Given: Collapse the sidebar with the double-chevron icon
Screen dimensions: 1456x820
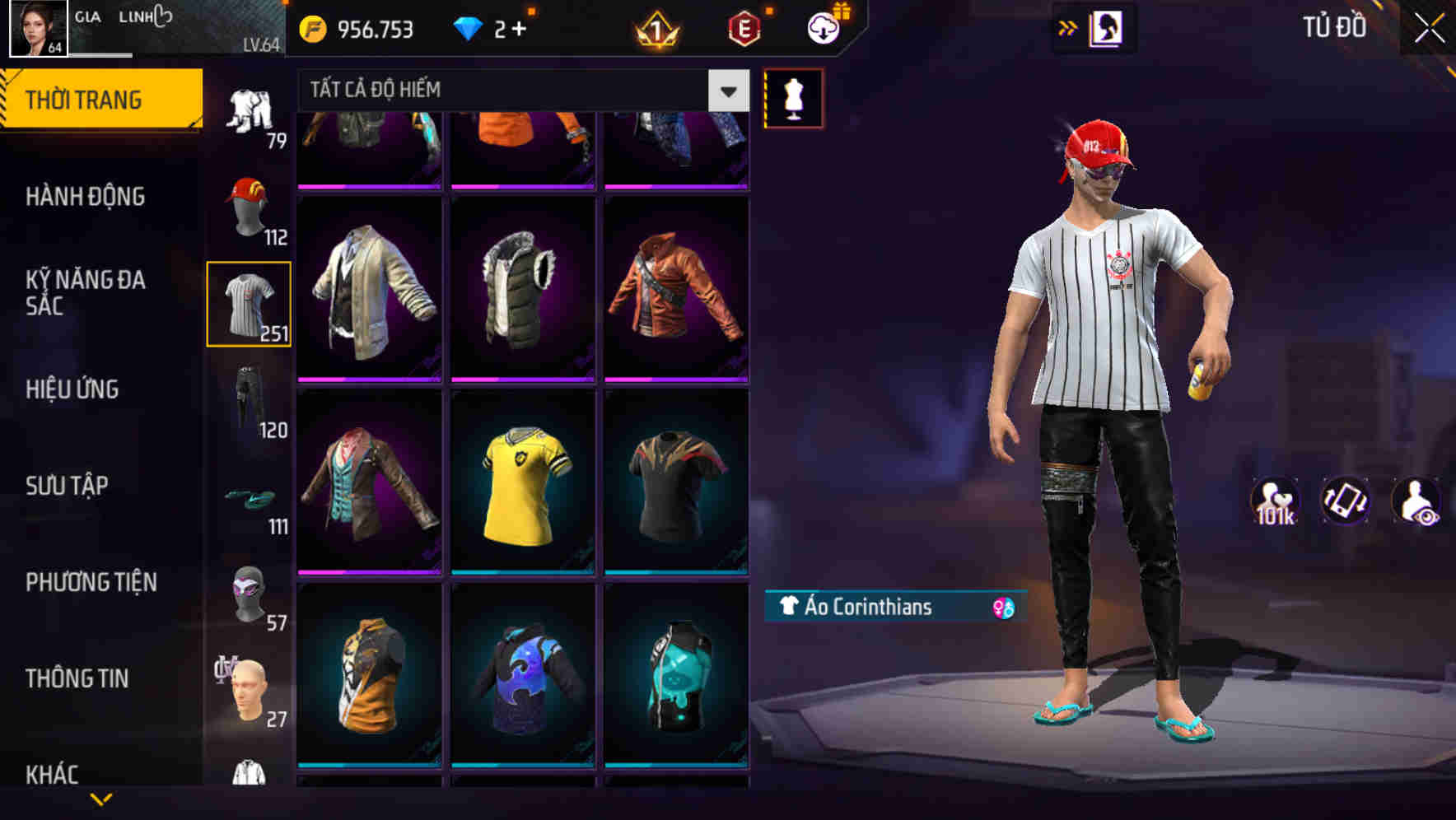Looking at the screenshot, I should (1068, 27).
